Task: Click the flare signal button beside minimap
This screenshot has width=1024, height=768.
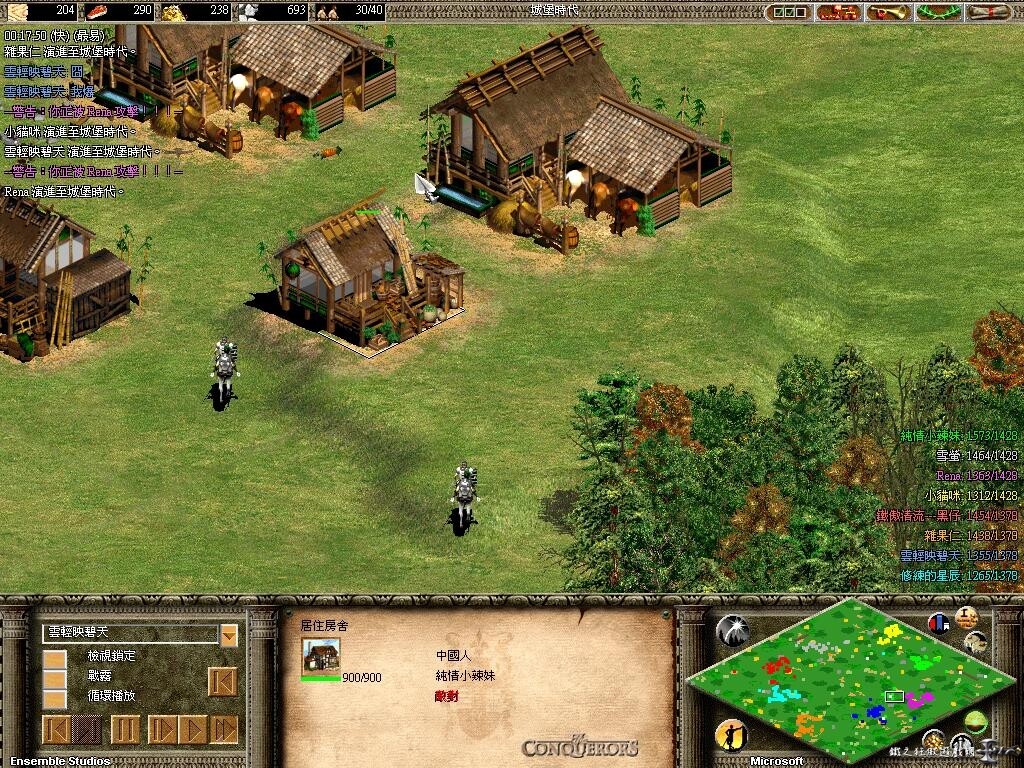Action: [x=732, y=630]
